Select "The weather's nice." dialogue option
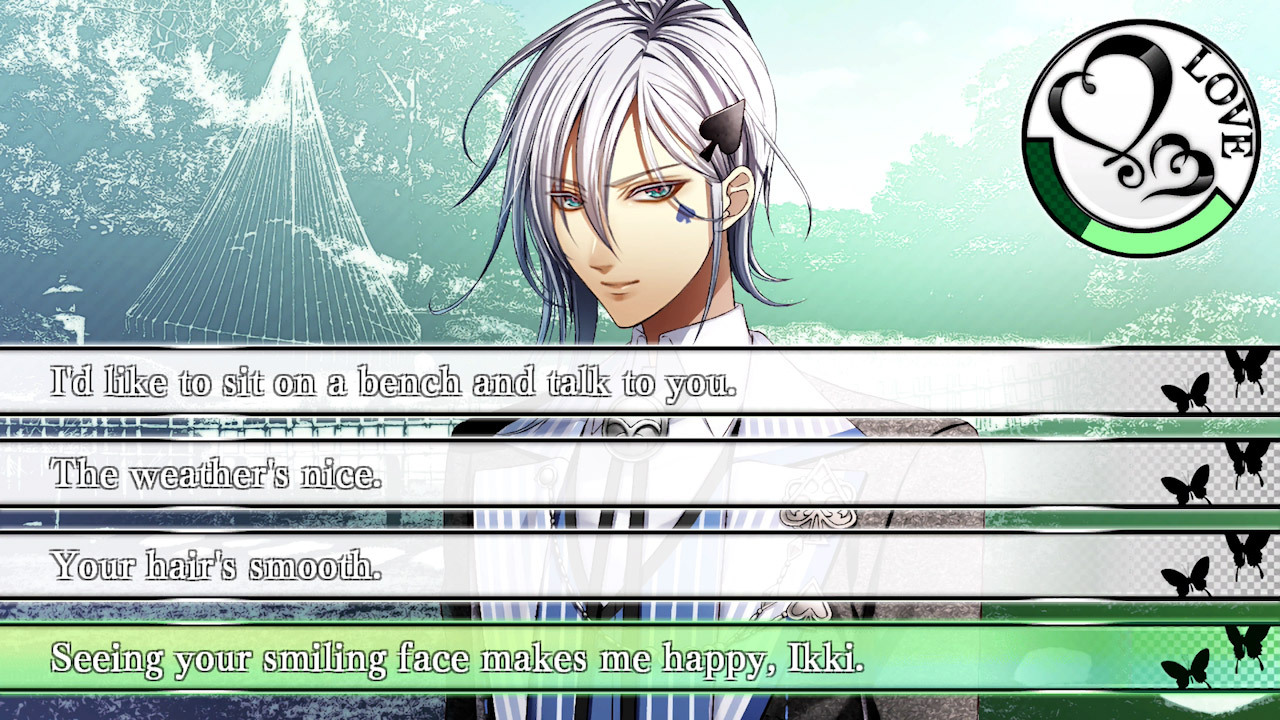The width and height of the screenshot is (1280, 720). pos(217,474)
